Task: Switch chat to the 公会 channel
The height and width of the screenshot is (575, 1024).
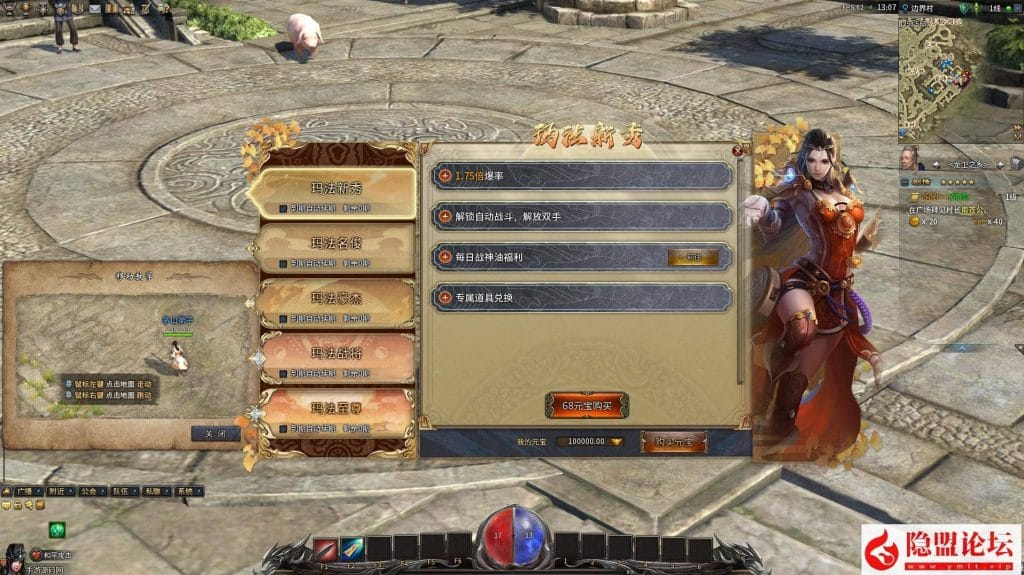Action: click(90, 492)
